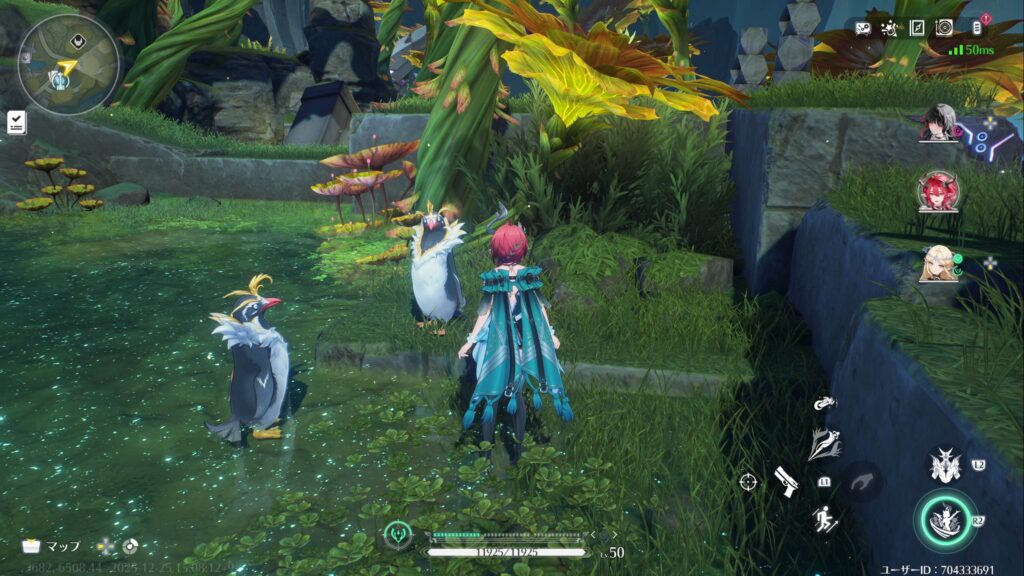Activate the feathered wing skill icon

[x=825, y=443]
